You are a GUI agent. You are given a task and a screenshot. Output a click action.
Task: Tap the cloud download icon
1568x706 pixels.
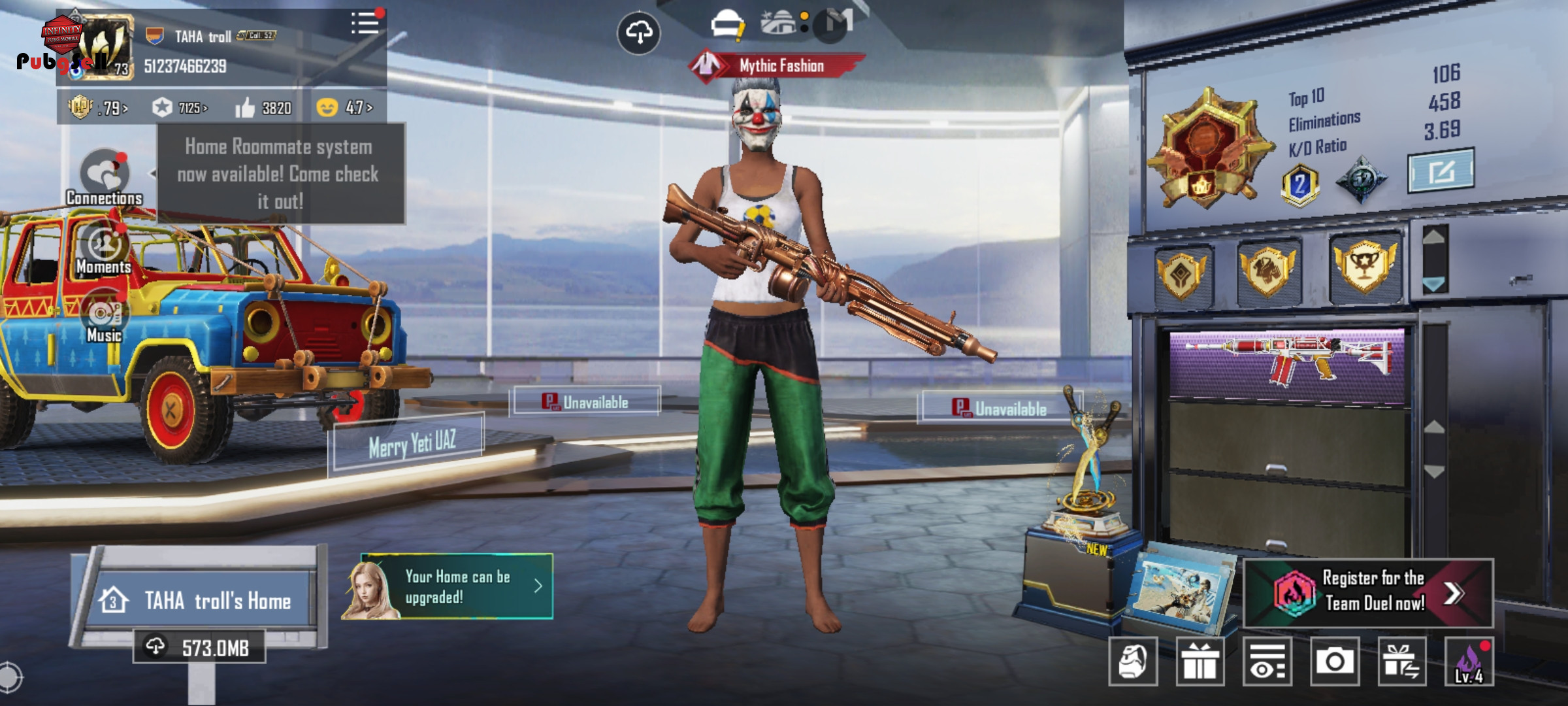[x=638, y=32]
